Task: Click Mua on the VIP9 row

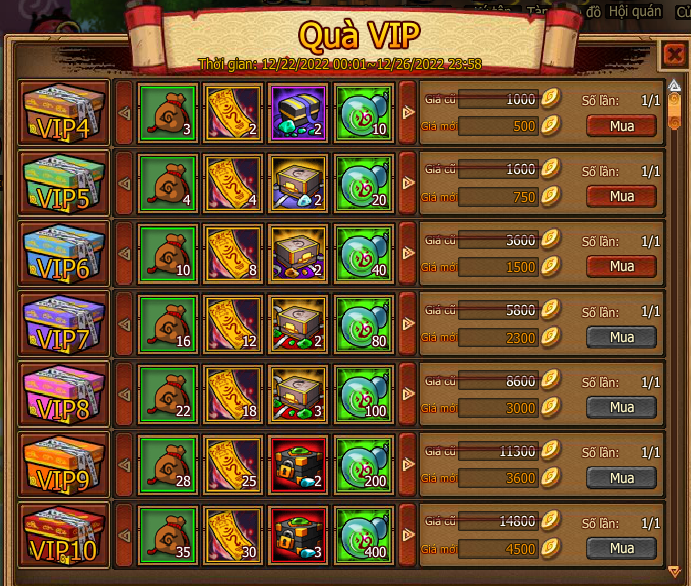Action: pyautogui.click(x=621, y=478)
